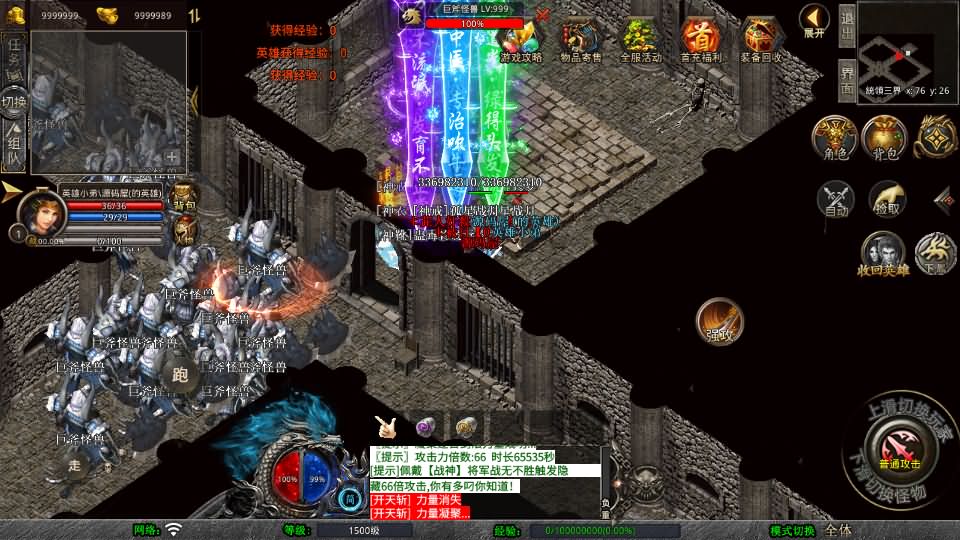The image size is (960, 540).
Task: Toggle the 跑 run movement mode
Action: (180, 375)
